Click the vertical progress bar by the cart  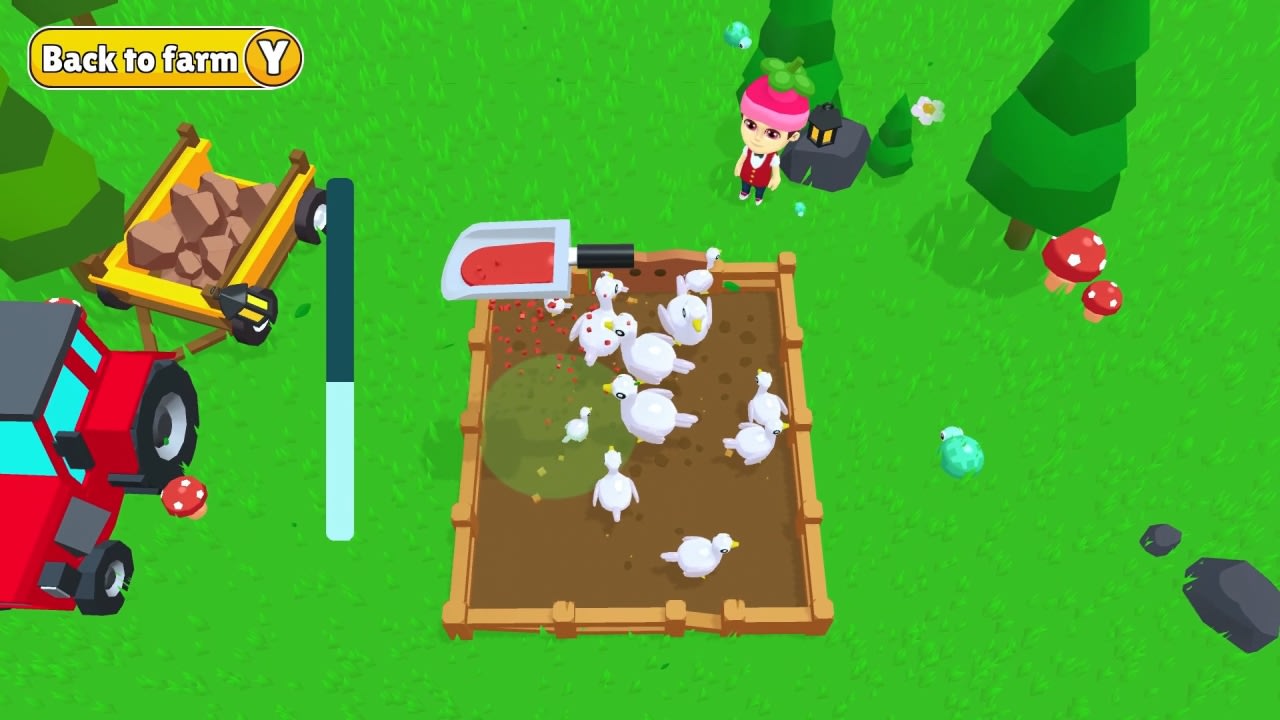click(342, 360)
